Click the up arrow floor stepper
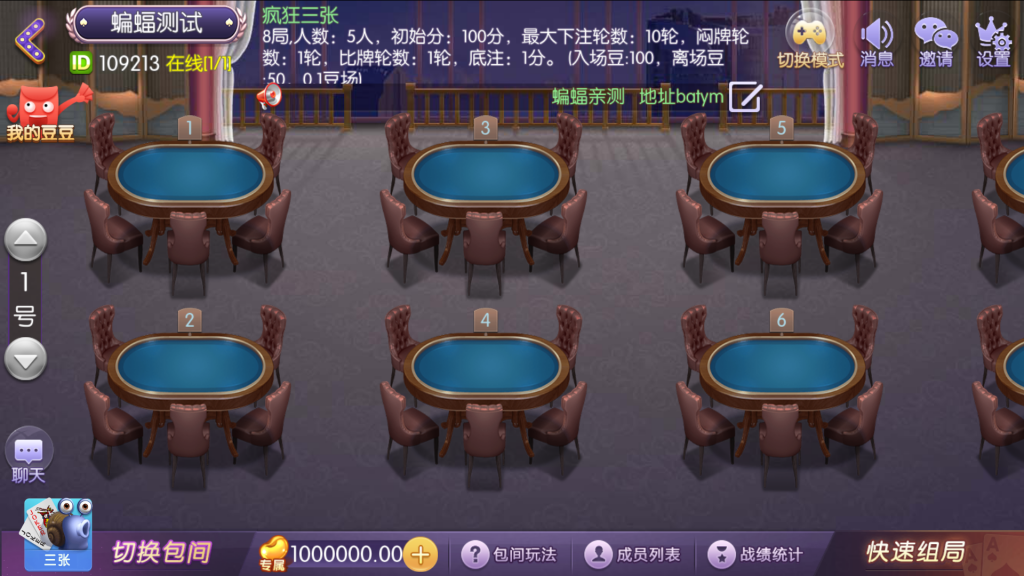Viewport: 1024px width, 576px height. point(26,240)
